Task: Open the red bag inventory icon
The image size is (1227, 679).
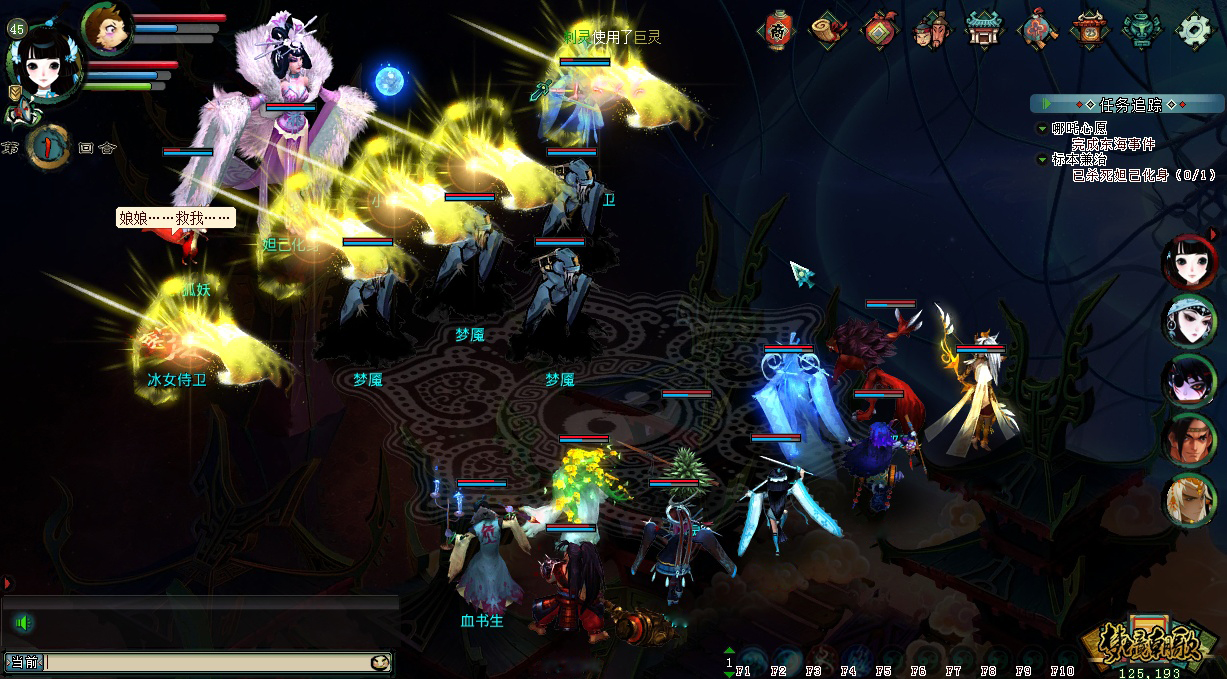Action: click(881, 30)
